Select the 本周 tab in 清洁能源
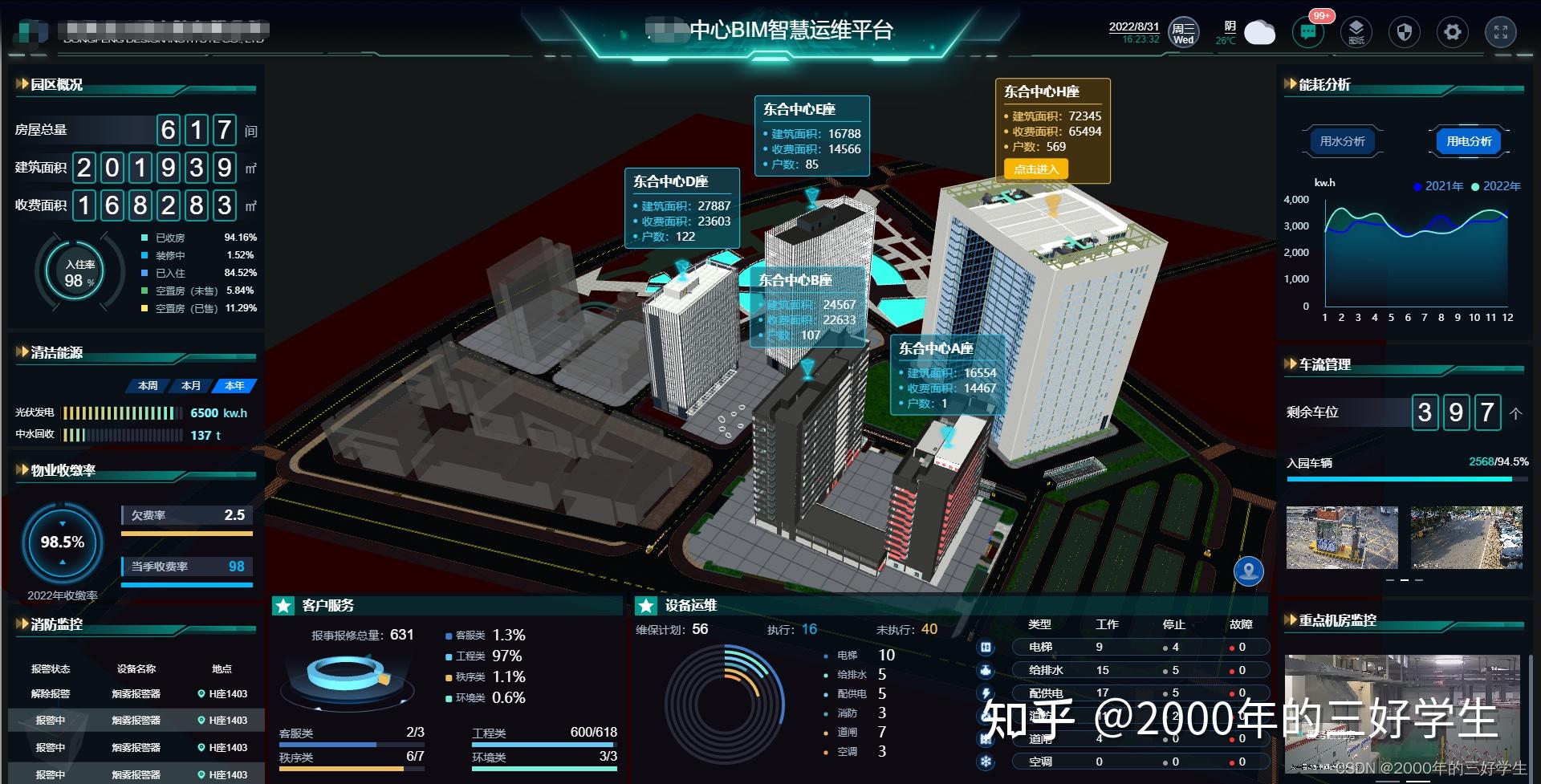 click(148, 385)
